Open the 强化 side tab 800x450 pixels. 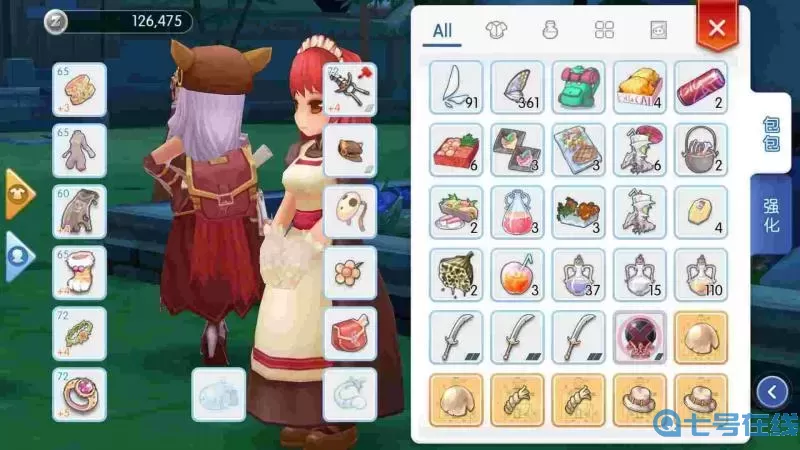(771, 213)
